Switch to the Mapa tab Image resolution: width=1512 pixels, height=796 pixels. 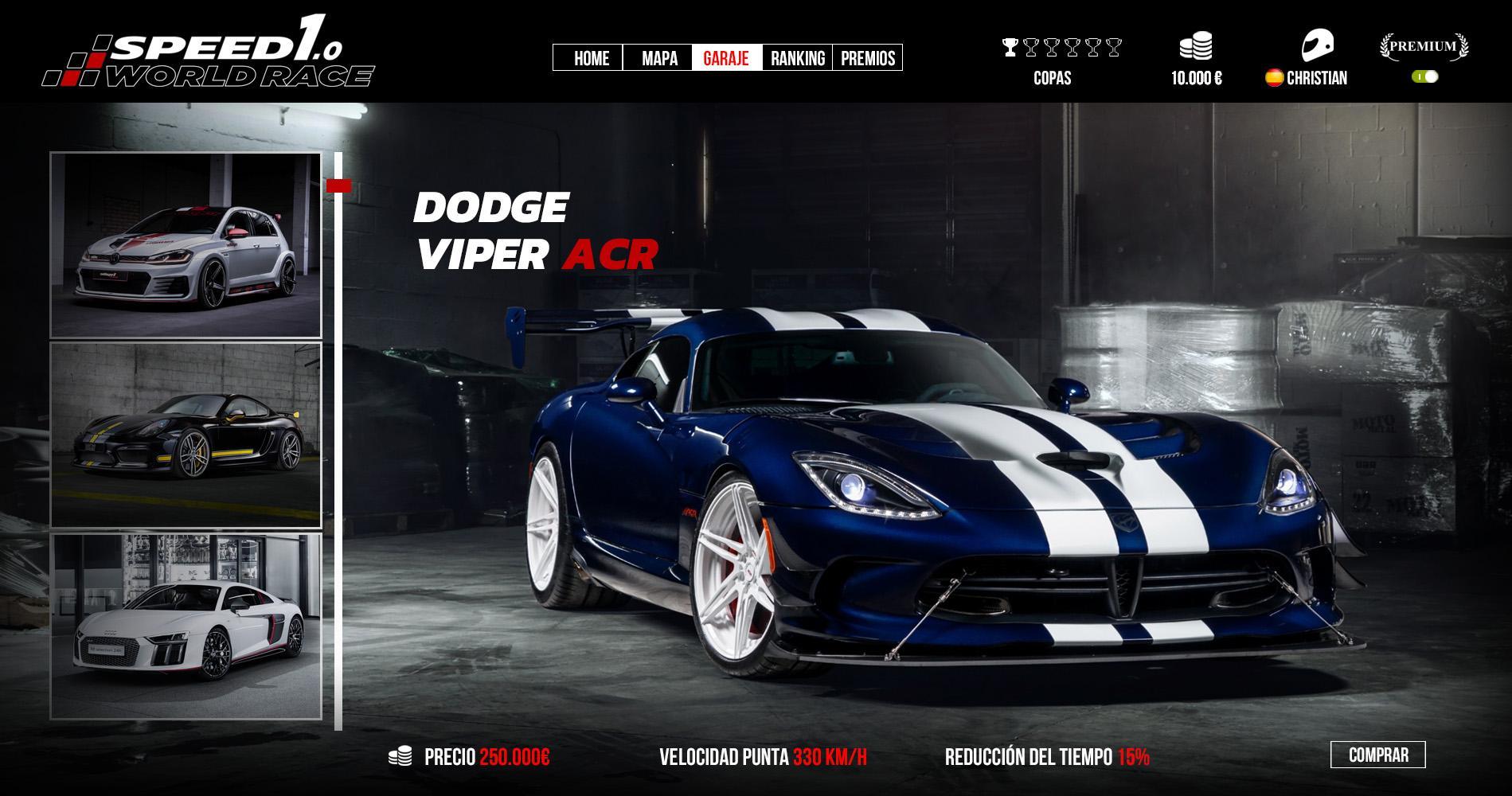(658, 58)
